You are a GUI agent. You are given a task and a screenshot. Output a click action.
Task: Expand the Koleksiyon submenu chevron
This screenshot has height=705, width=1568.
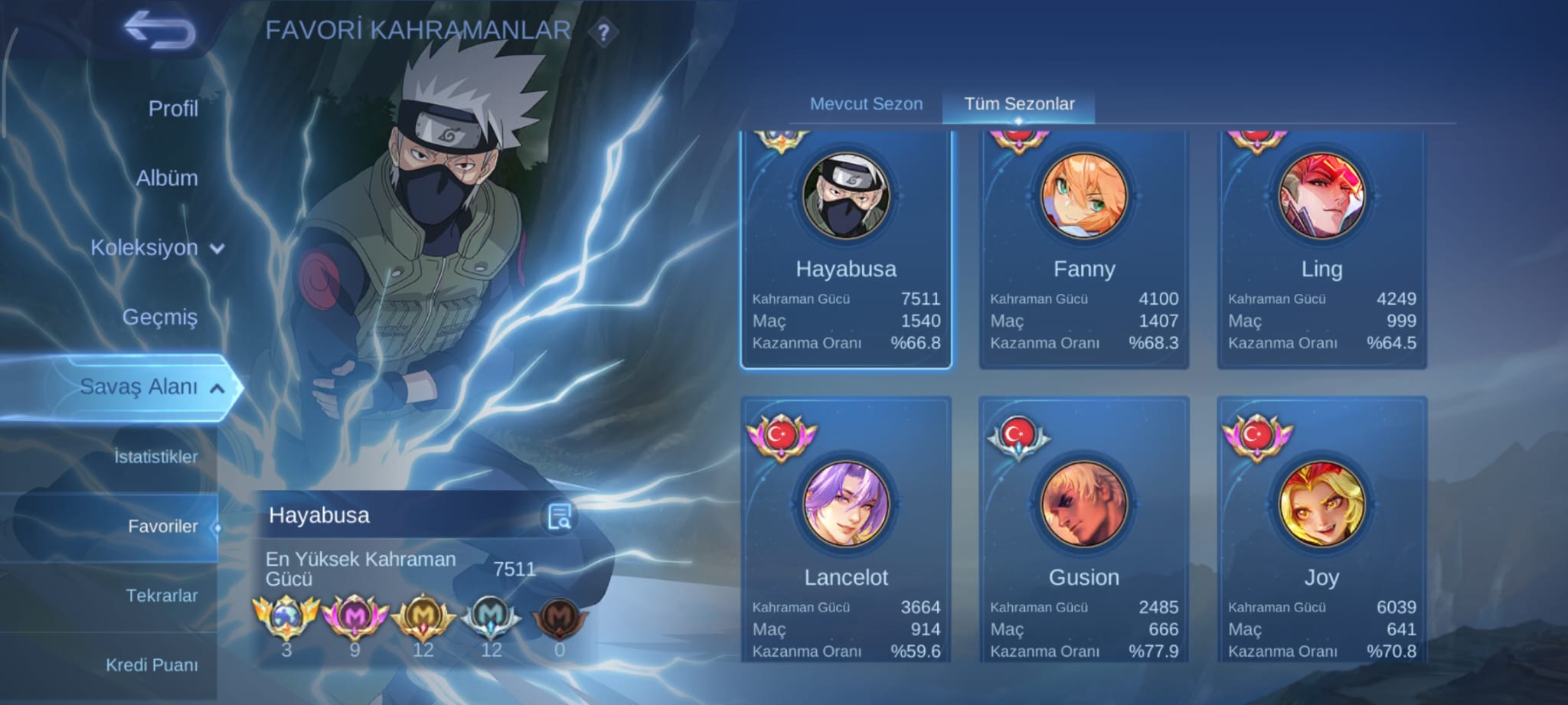coord(215,249)
